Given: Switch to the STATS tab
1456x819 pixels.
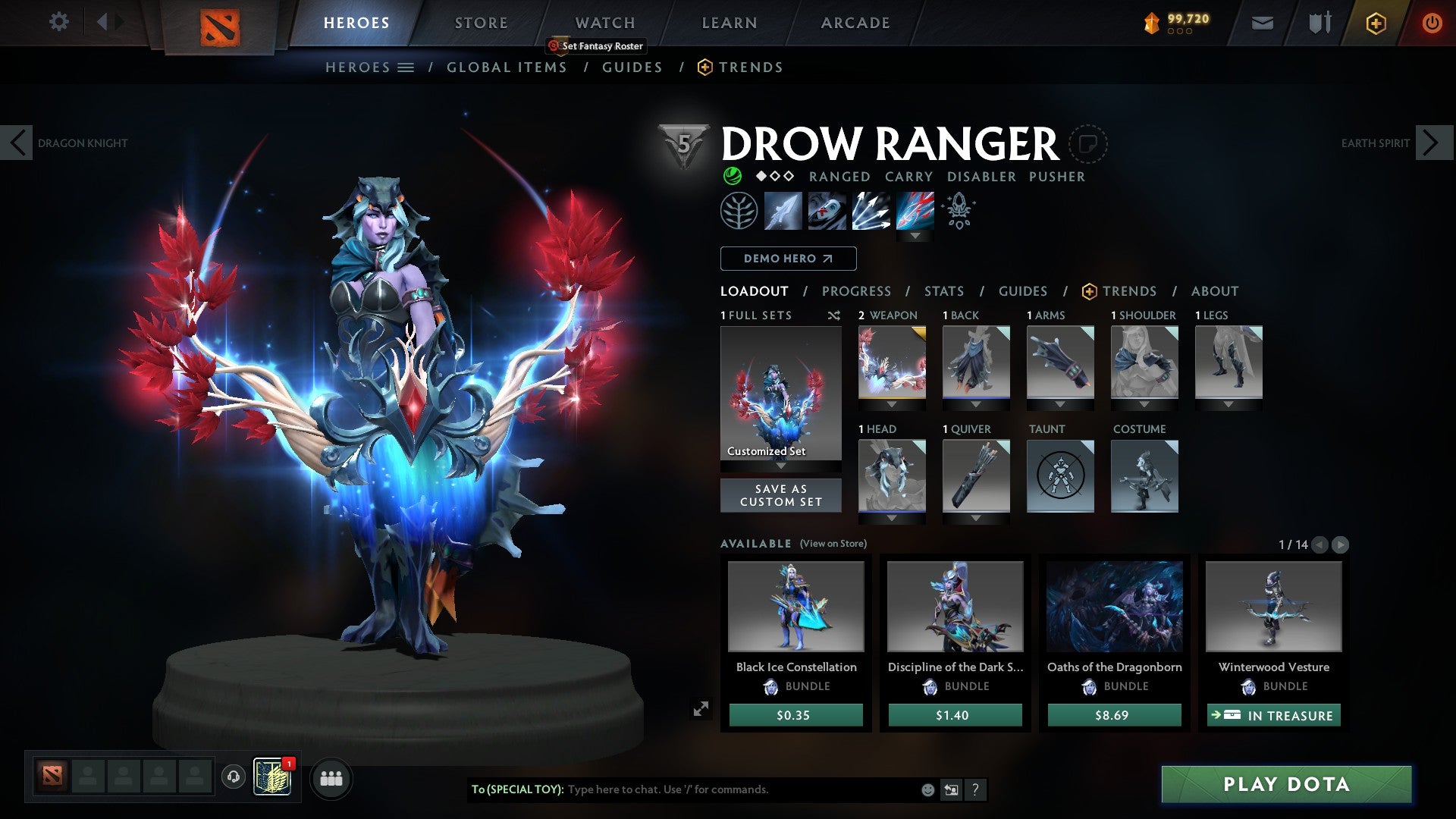Looking at the screenshot, I should pyautogui.click(x=944, y=290).
